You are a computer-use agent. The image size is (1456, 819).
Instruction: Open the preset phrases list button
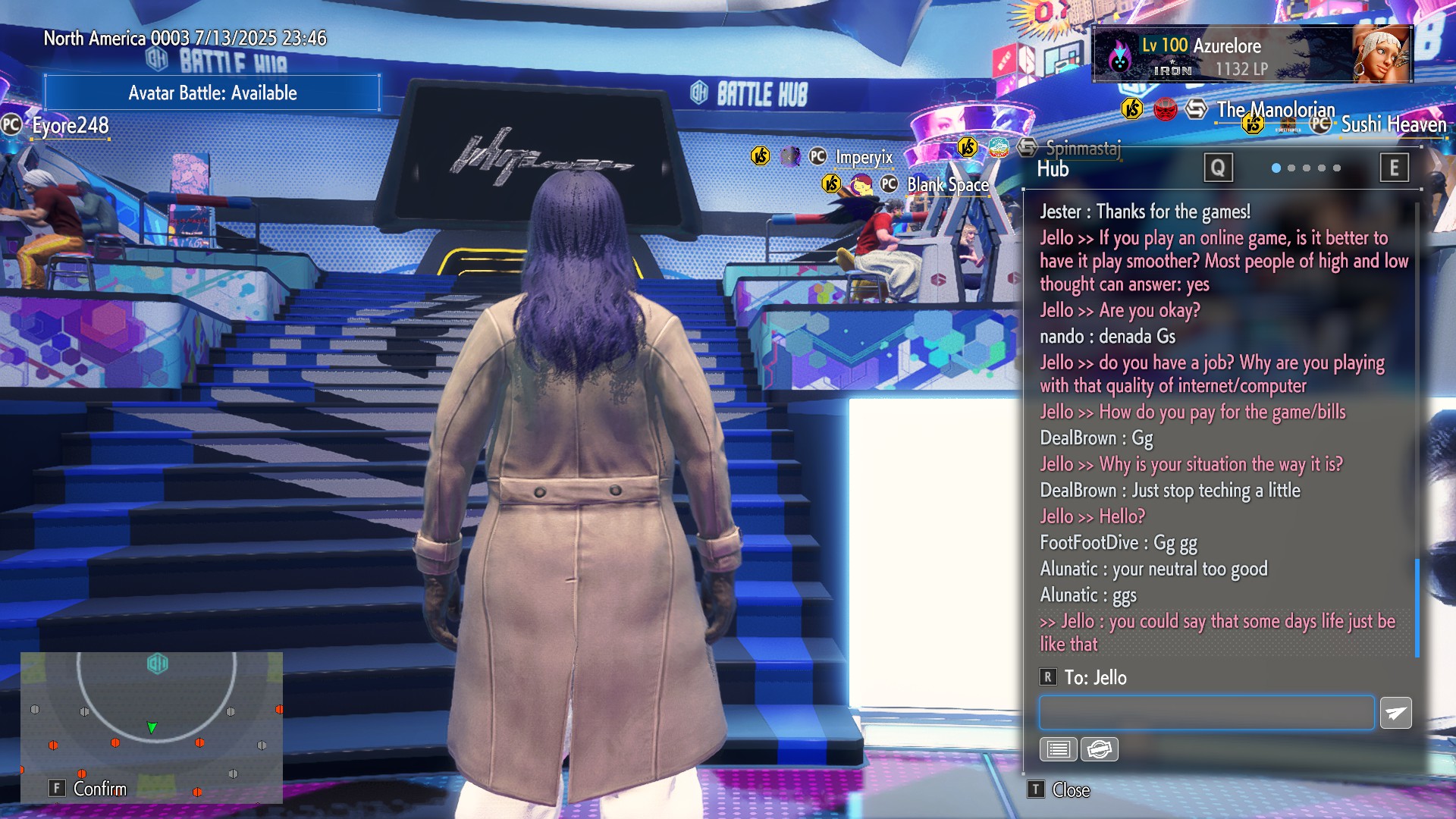pyautogui.click(x=1058, y=749)
